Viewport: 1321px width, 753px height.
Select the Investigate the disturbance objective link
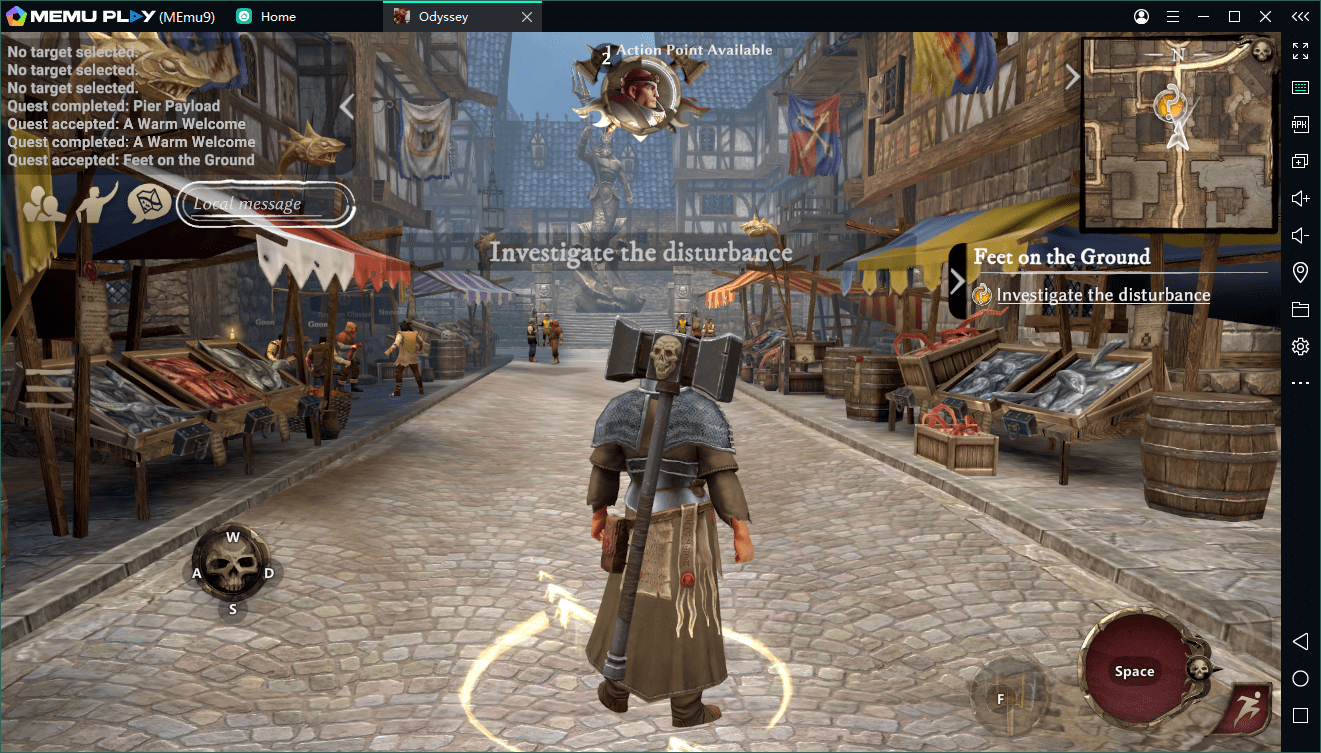(x=1103, y=295)
